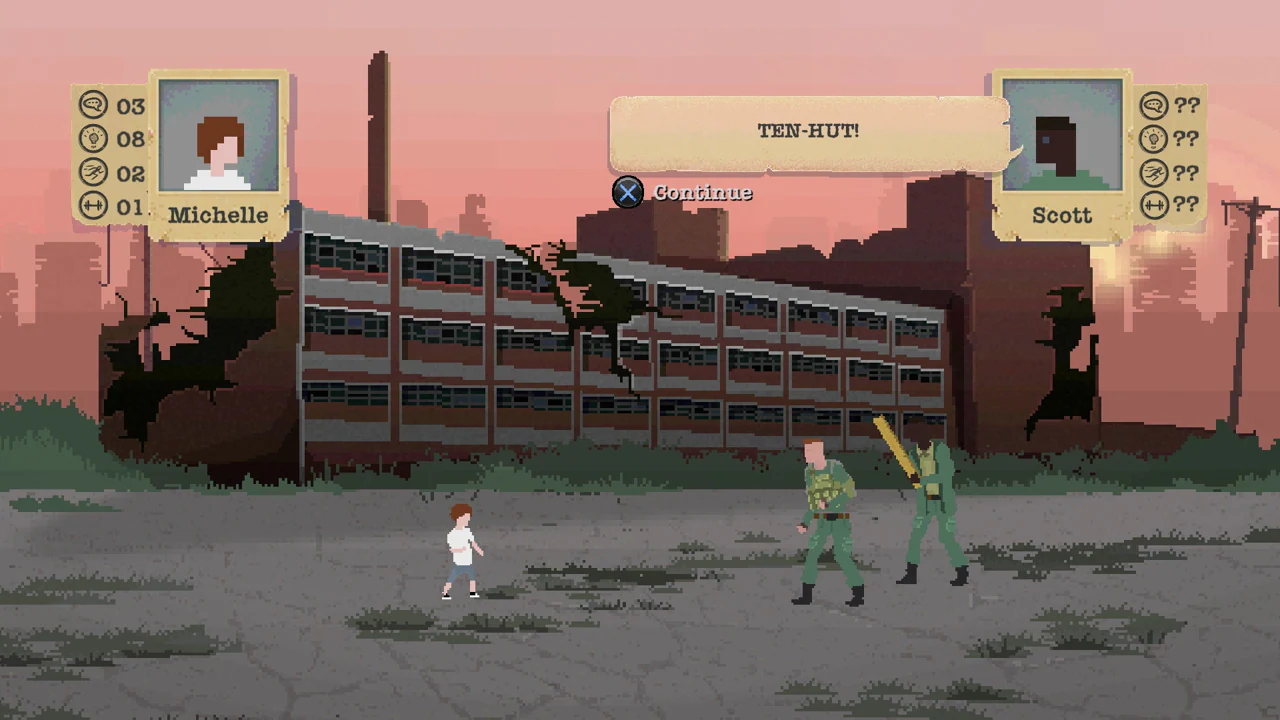Click Scott's unknown strength ?? value
Screen dimensions: 1280x720
[x=1186, y=206]
